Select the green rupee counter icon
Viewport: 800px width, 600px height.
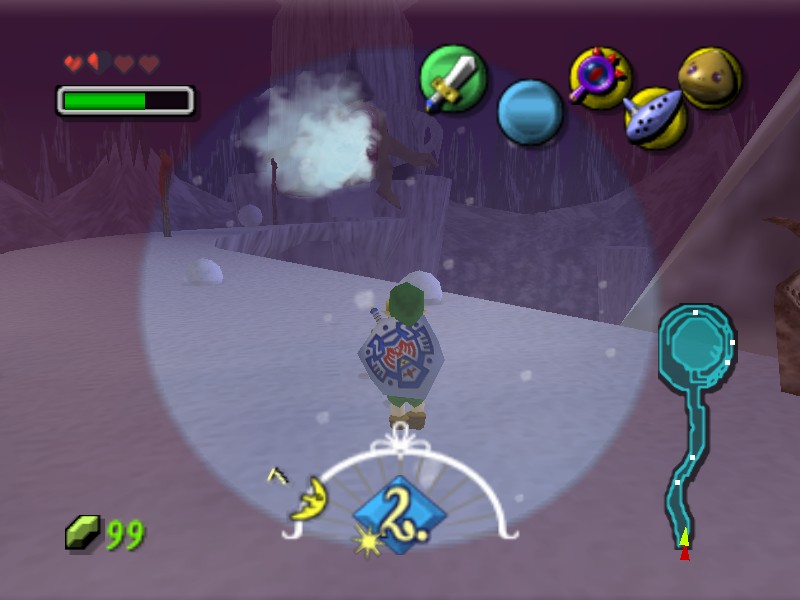click(x=83, y=532)
